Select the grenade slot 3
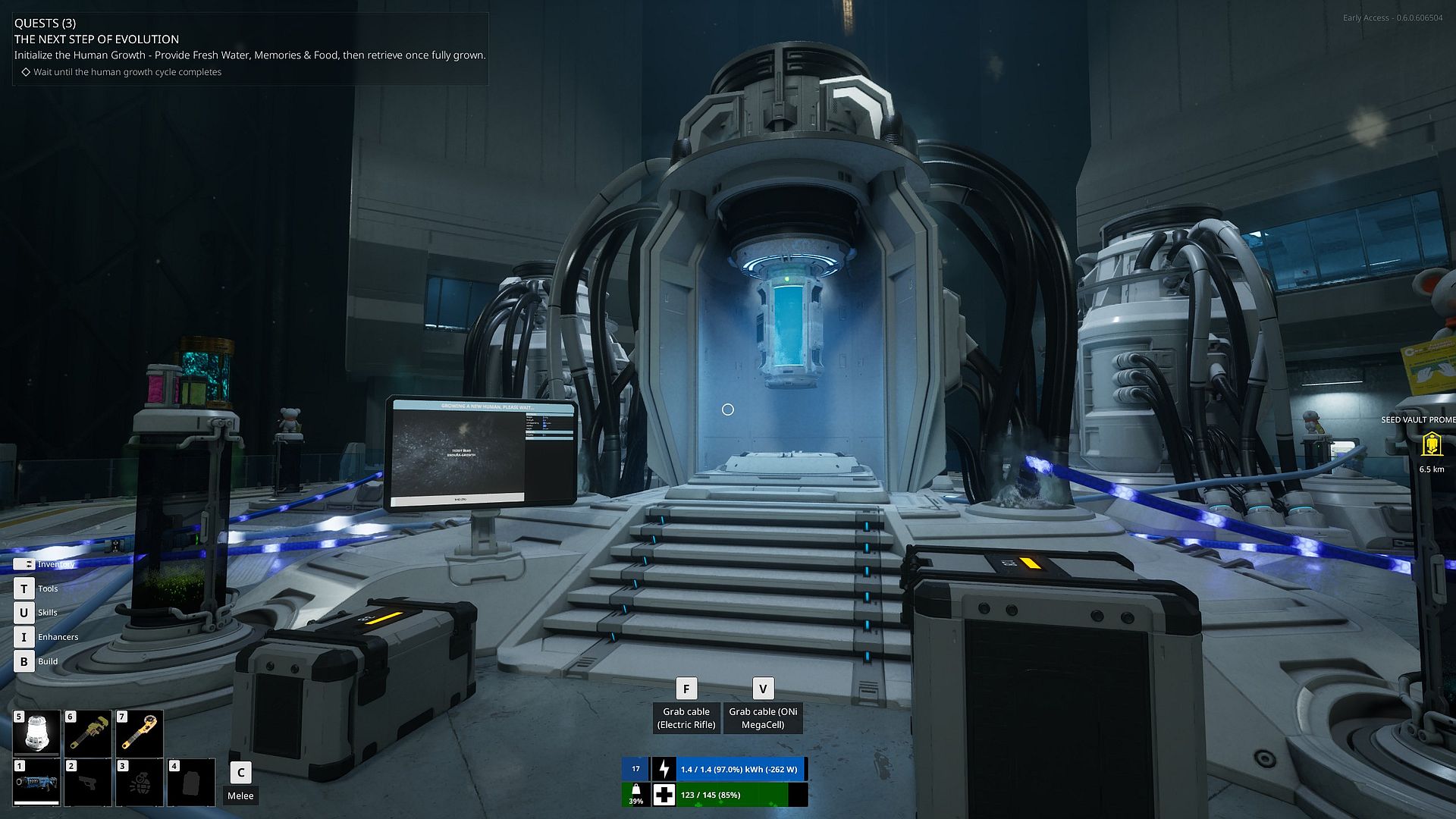1456x819 pixels. (140, 783)
